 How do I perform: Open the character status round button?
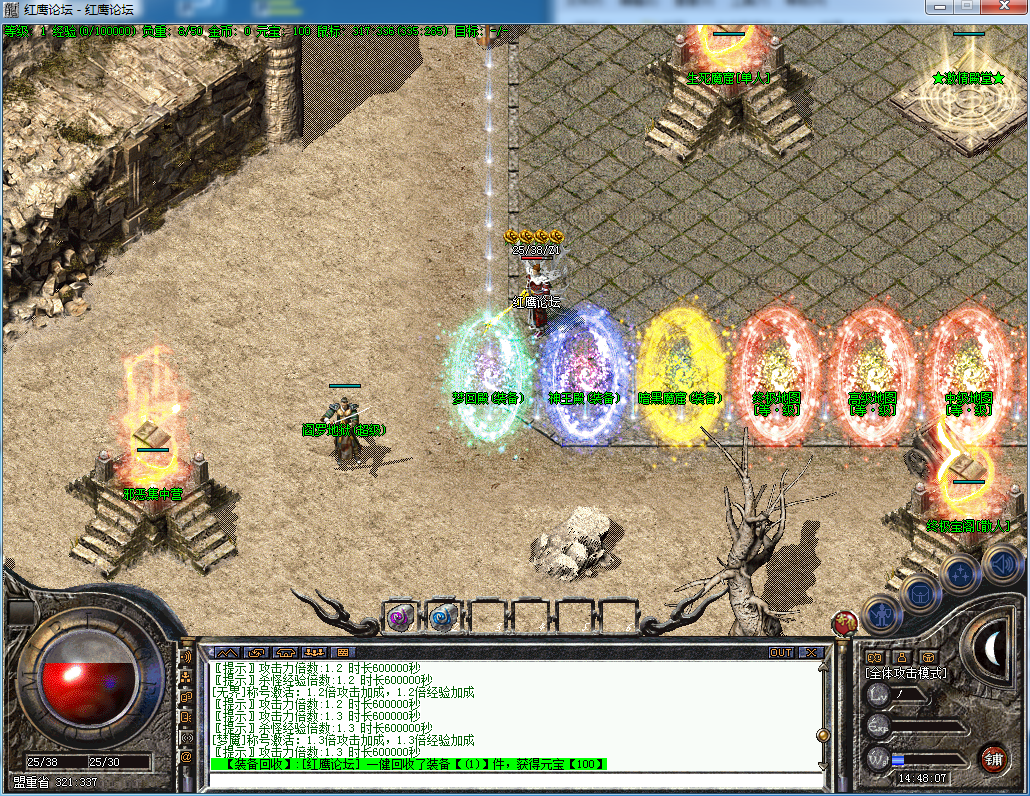tap(882, 612)
